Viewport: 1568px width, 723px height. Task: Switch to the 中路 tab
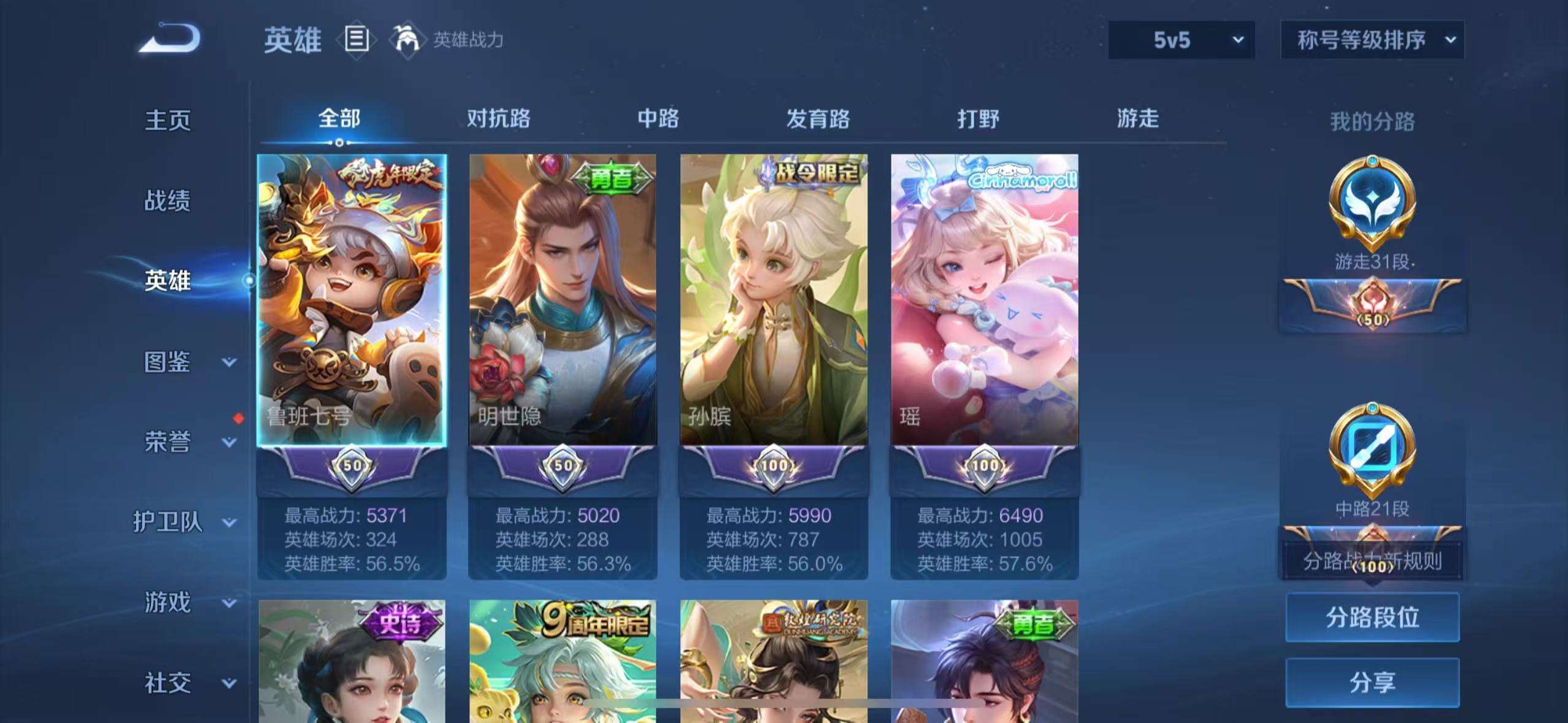pyautogui.click(x=658, y=118)
